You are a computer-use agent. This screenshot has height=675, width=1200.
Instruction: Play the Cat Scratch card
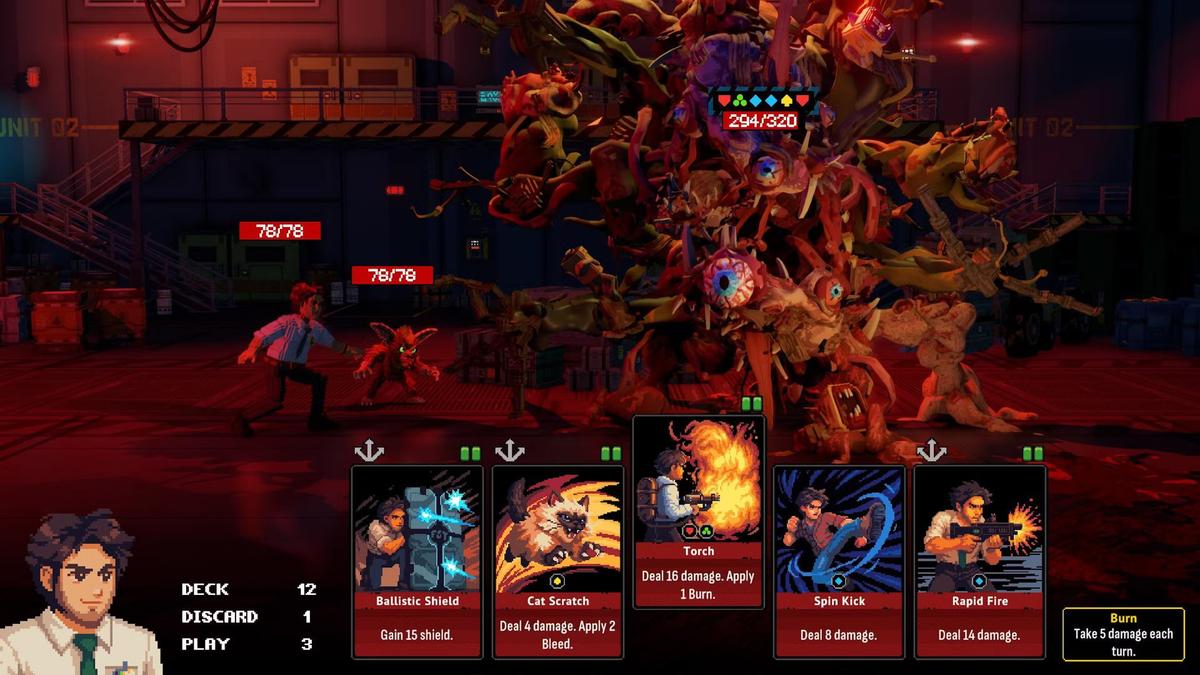click(x=558, y=561)
